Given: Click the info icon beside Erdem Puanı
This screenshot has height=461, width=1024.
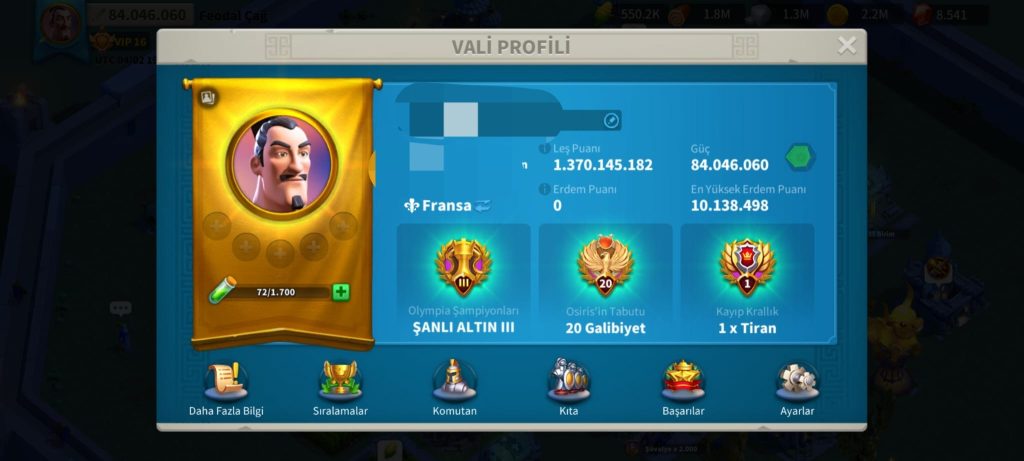Looking at the screenshot, I should pos(545,188).
